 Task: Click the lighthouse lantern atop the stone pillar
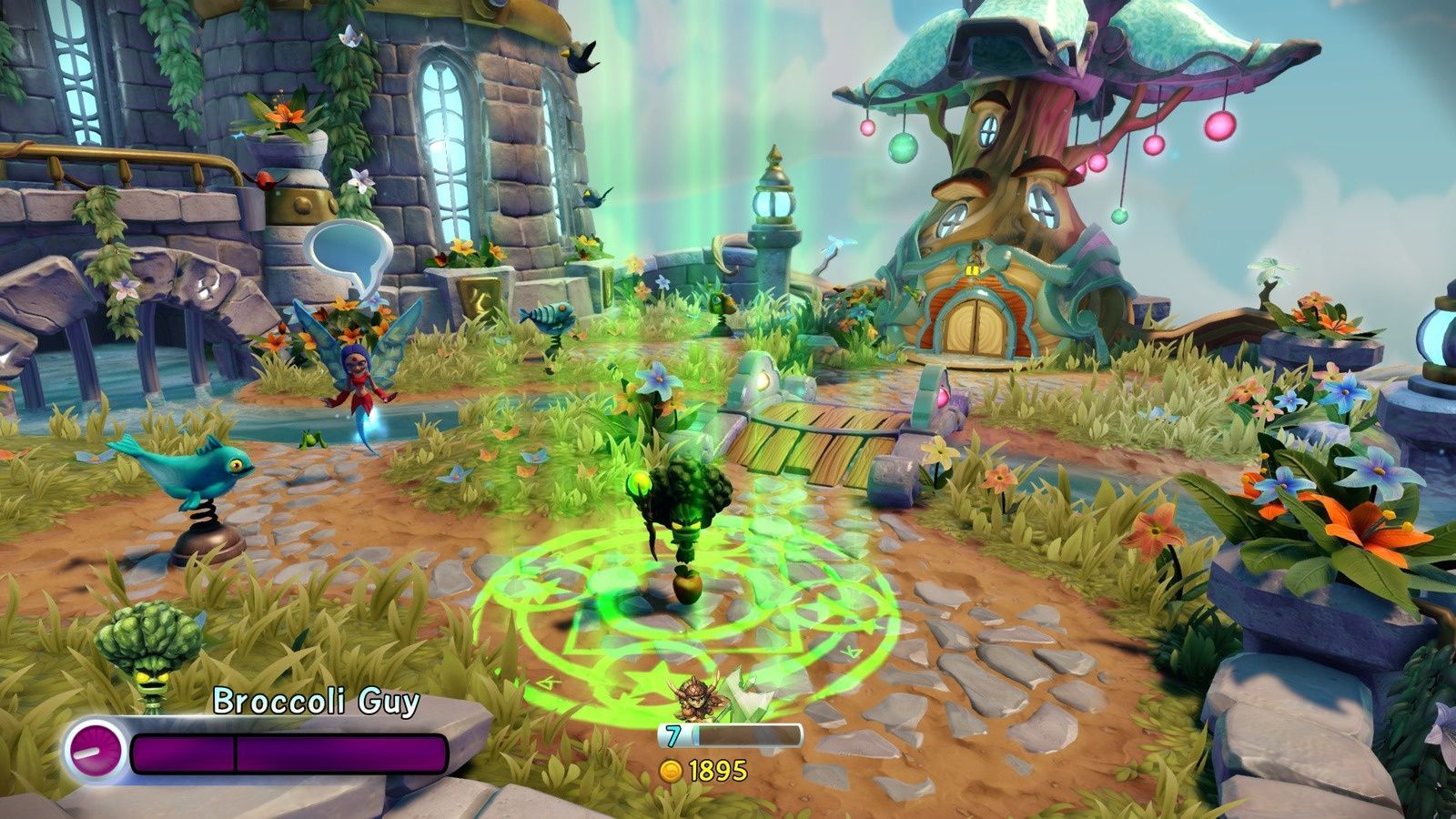tap(772, 202)
